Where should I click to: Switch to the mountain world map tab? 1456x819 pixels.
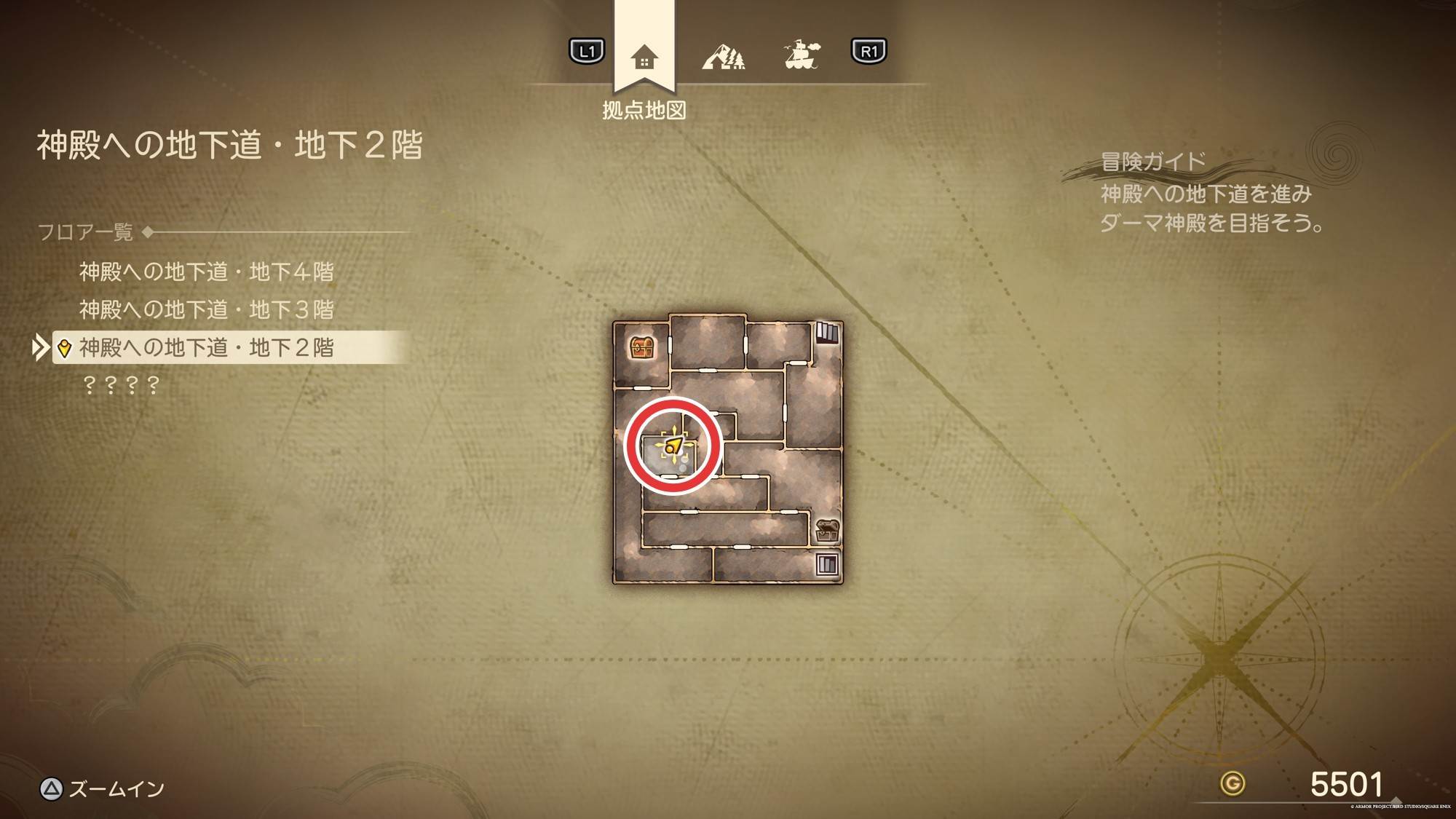click(x=723, y=56)
